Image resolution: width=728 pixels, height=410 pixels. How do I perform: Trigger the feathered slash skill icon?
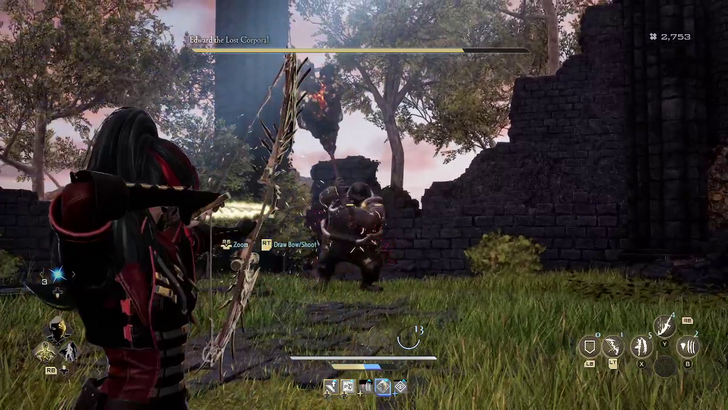coord(664,326)
